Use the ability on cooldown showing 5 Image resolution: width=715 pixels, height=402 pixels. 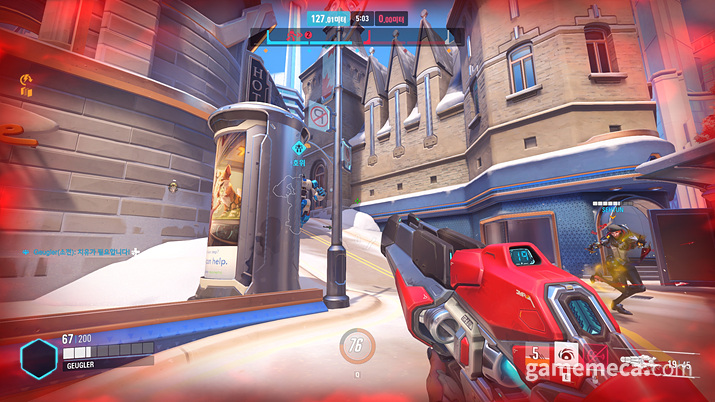(x=536, y=354)
